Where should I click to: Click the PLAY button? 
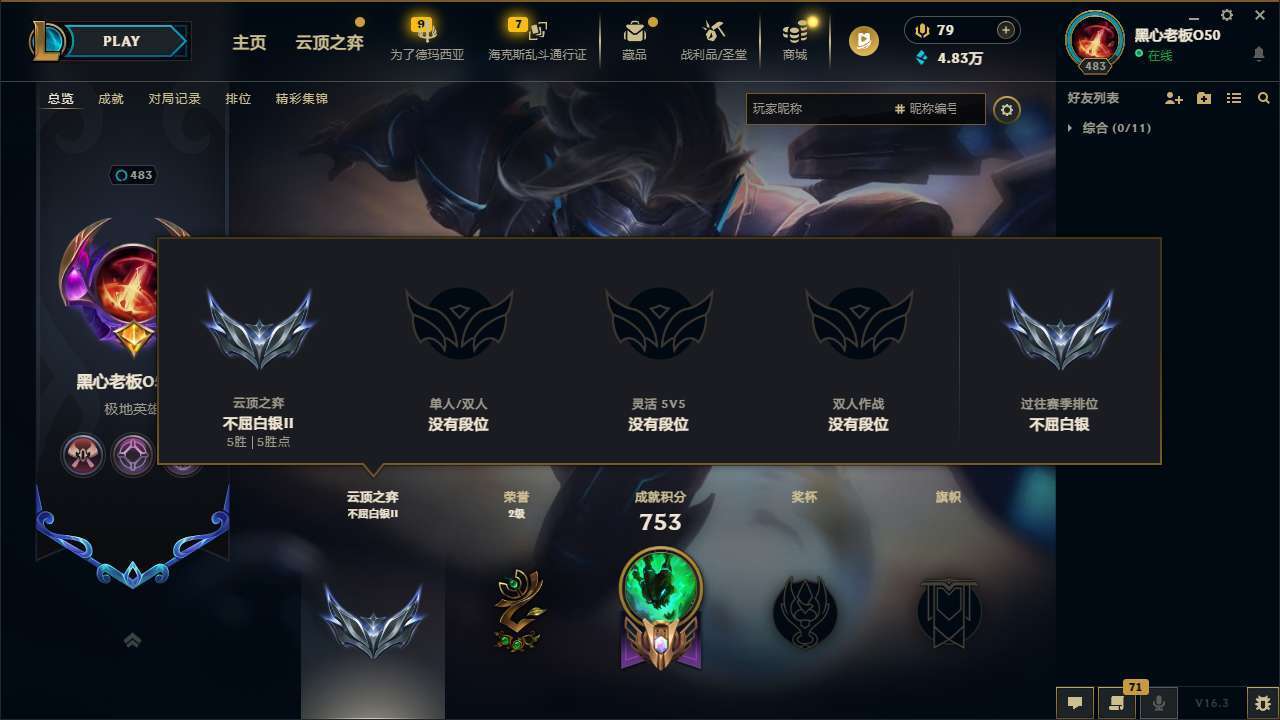click(x=121, y=41)
